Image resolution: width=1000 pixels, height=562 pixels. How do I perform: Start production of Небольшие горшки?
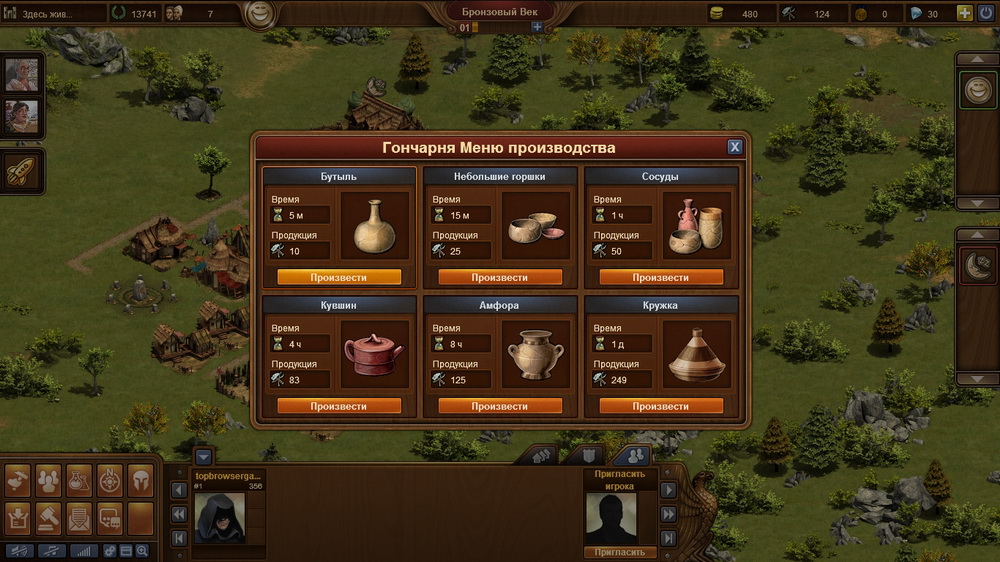pyautogui.click(x=500, y=277)
